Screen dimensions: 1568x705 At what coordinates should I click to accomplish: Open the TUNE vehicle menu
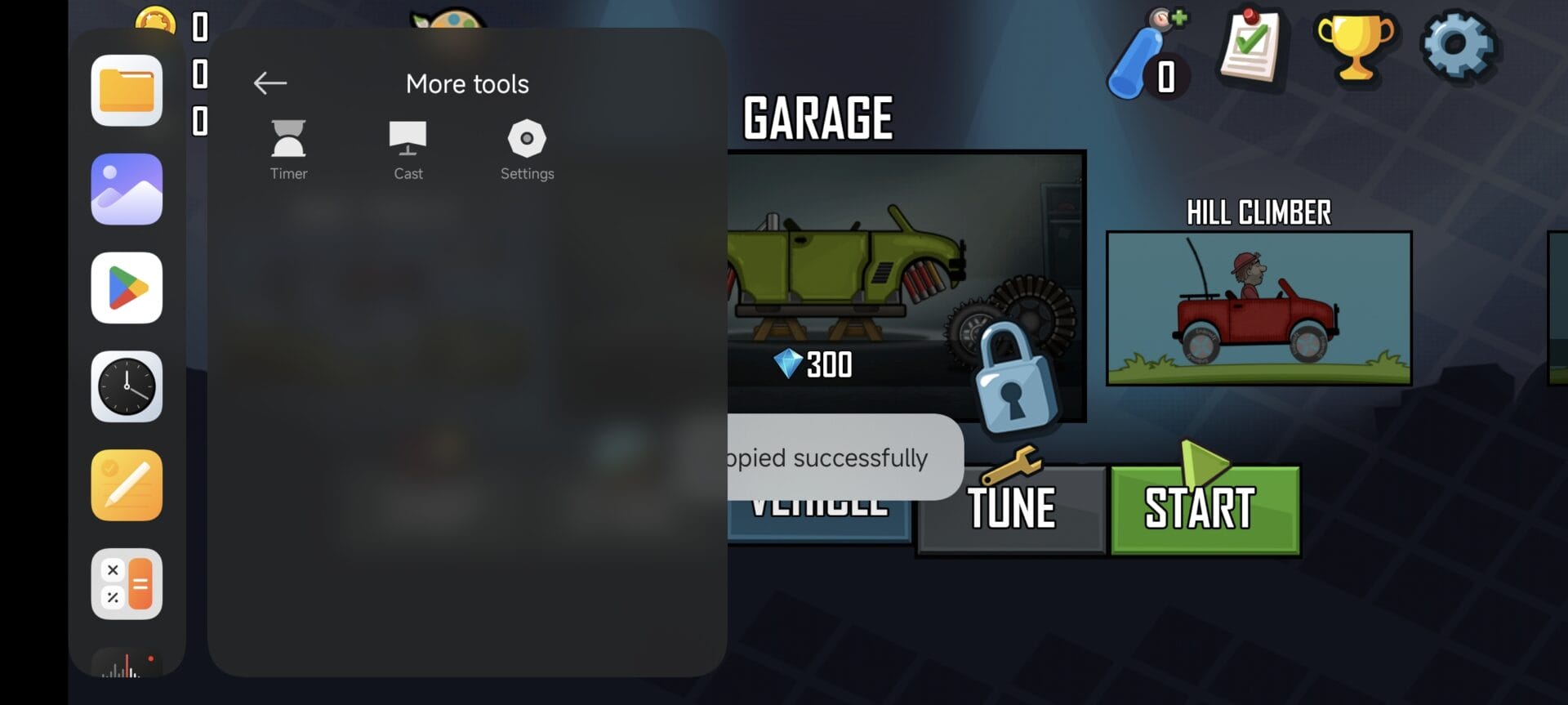pos(1012,509)
